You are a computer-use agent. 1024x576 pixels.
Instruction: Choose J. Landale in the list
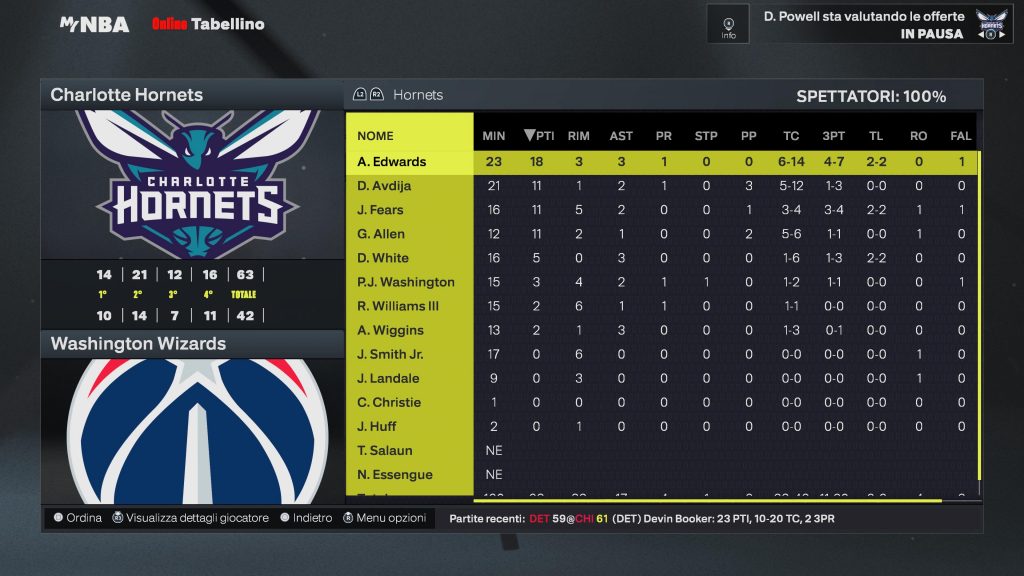click(x=388, y=378)
